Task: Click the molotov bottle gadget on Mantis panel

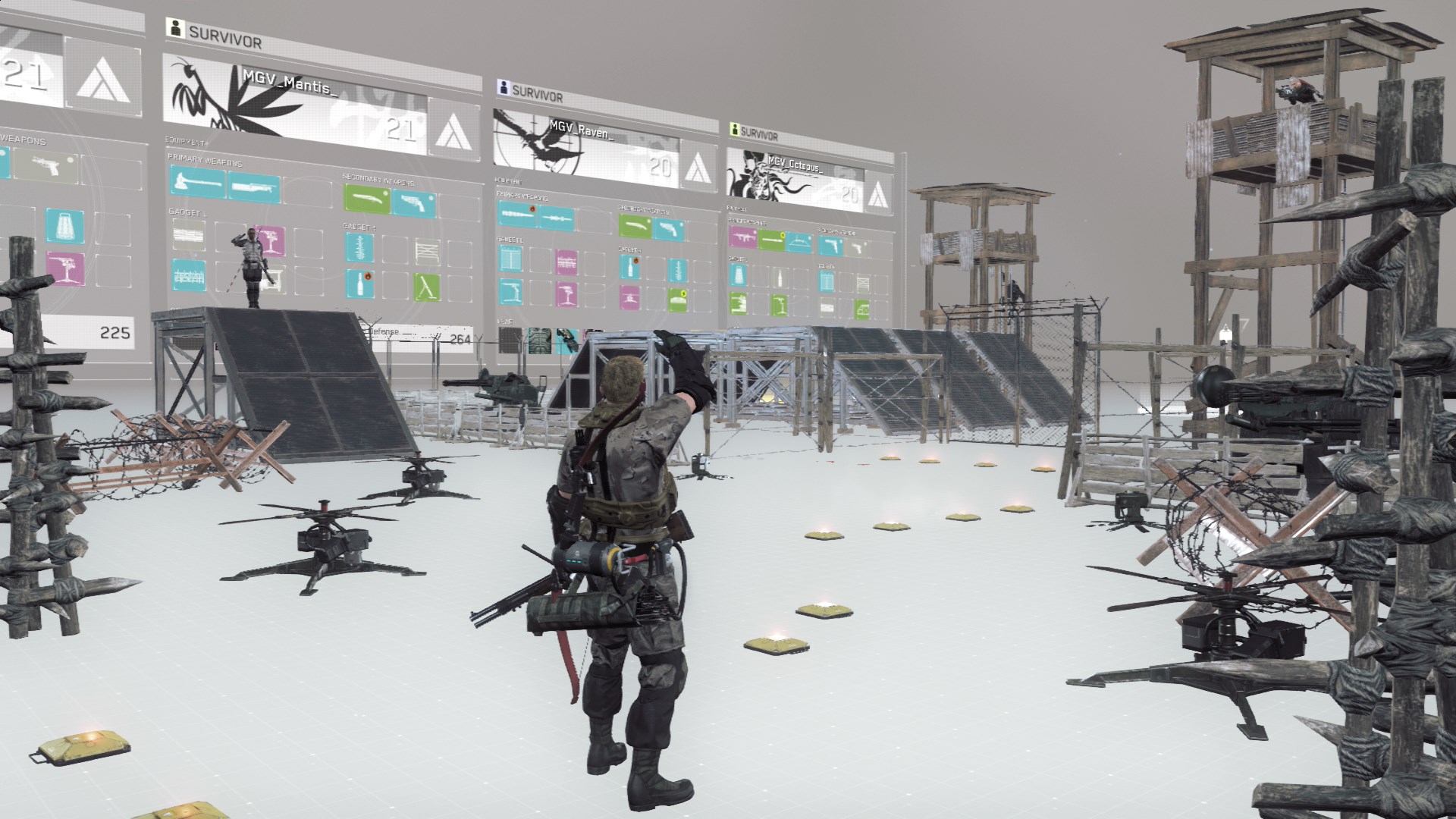Action: (359, 284)
